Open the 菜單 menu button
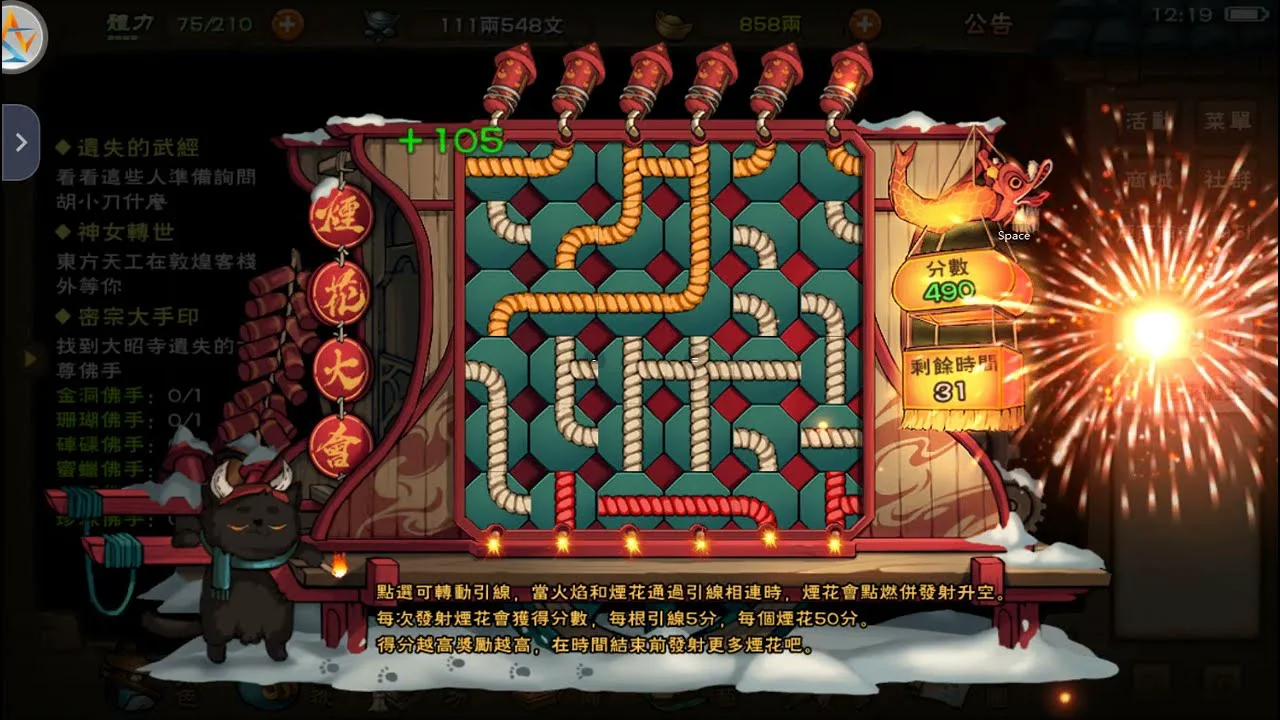 coord(1226,121)
